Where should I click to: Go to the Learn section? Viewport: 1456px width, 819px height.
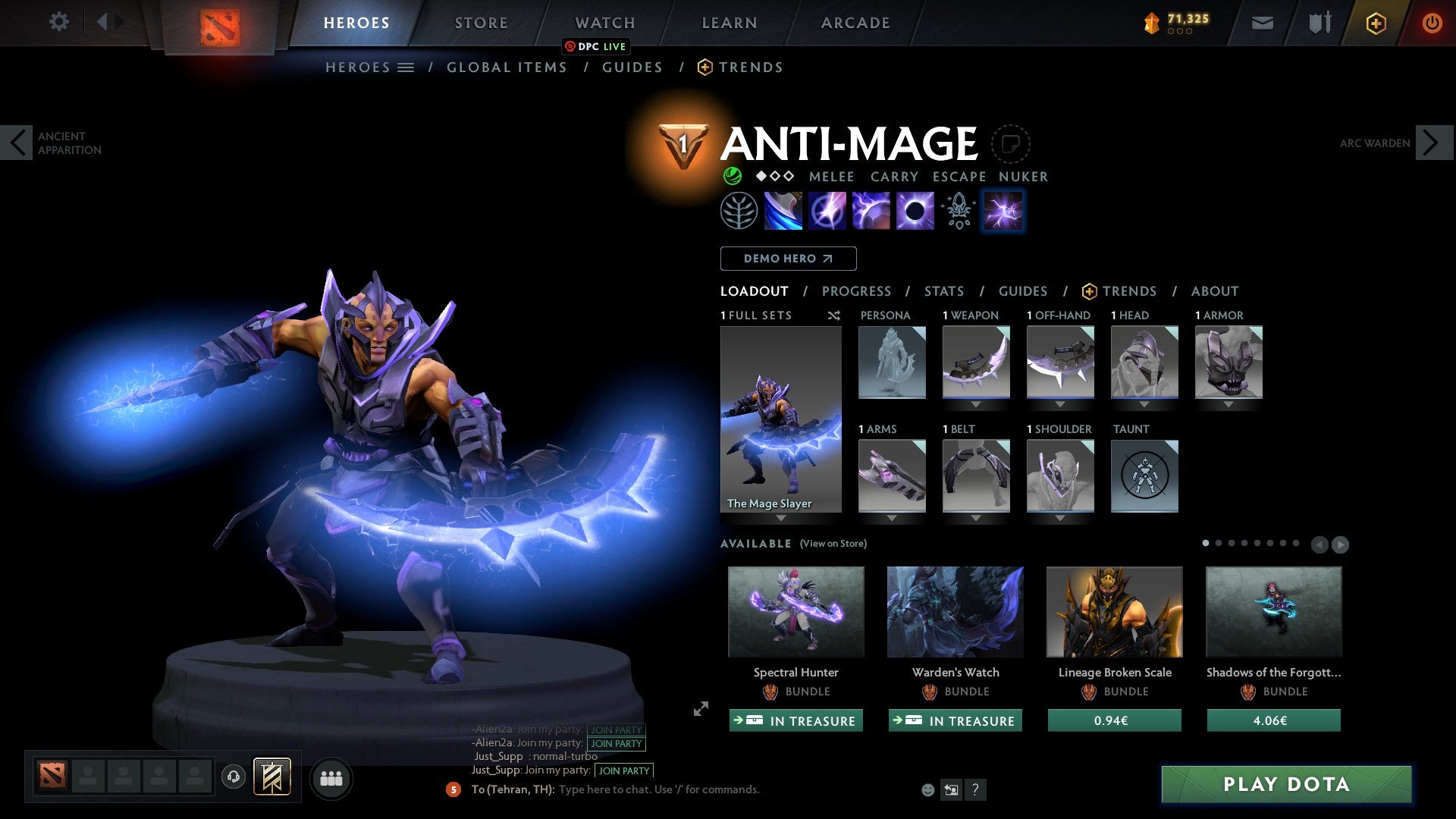pos(729,23)
